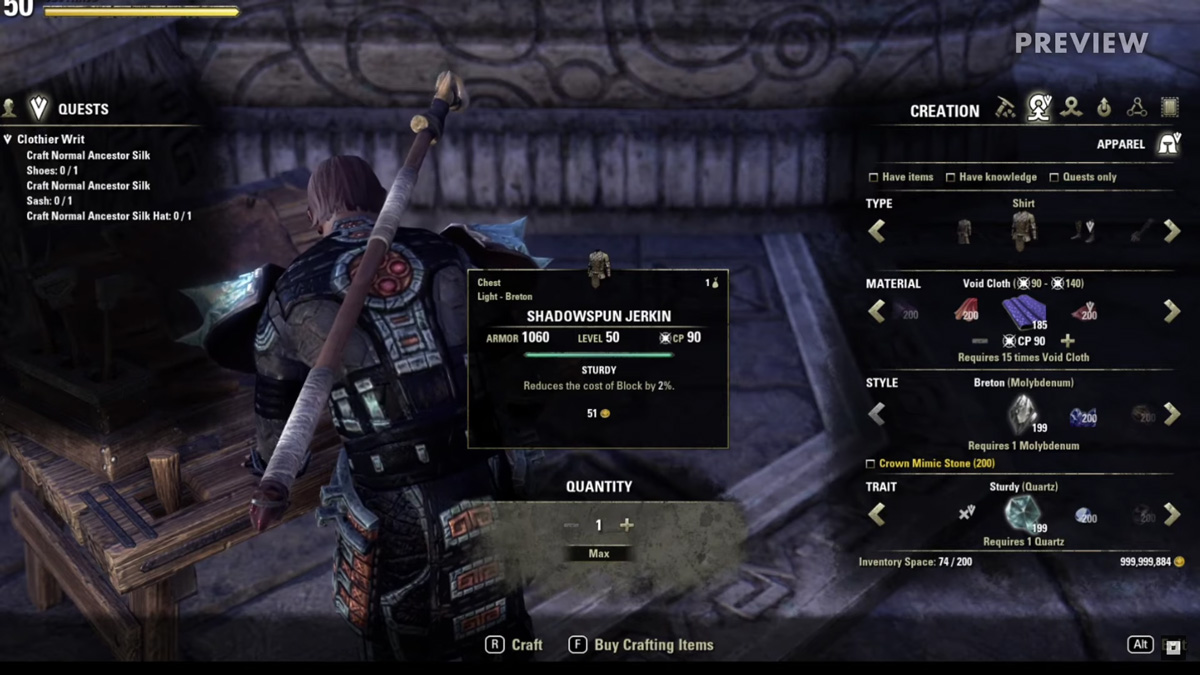This screenshot has height=675, width=1200.
Task: Open the Improvement tab with up-arrow icon
Action: pos(1104,108)
